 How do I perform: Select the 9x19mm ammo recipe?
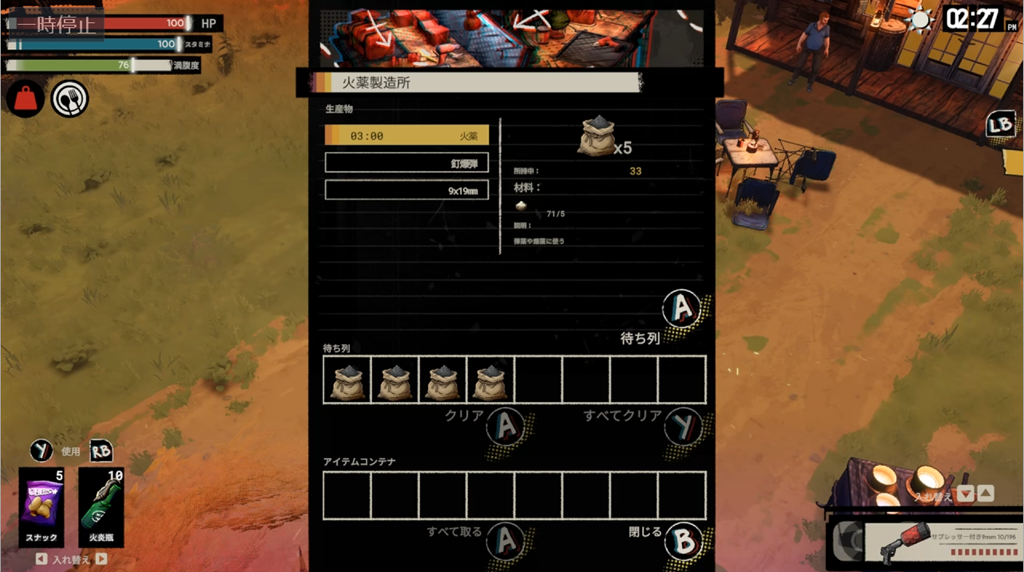point(406,189)
